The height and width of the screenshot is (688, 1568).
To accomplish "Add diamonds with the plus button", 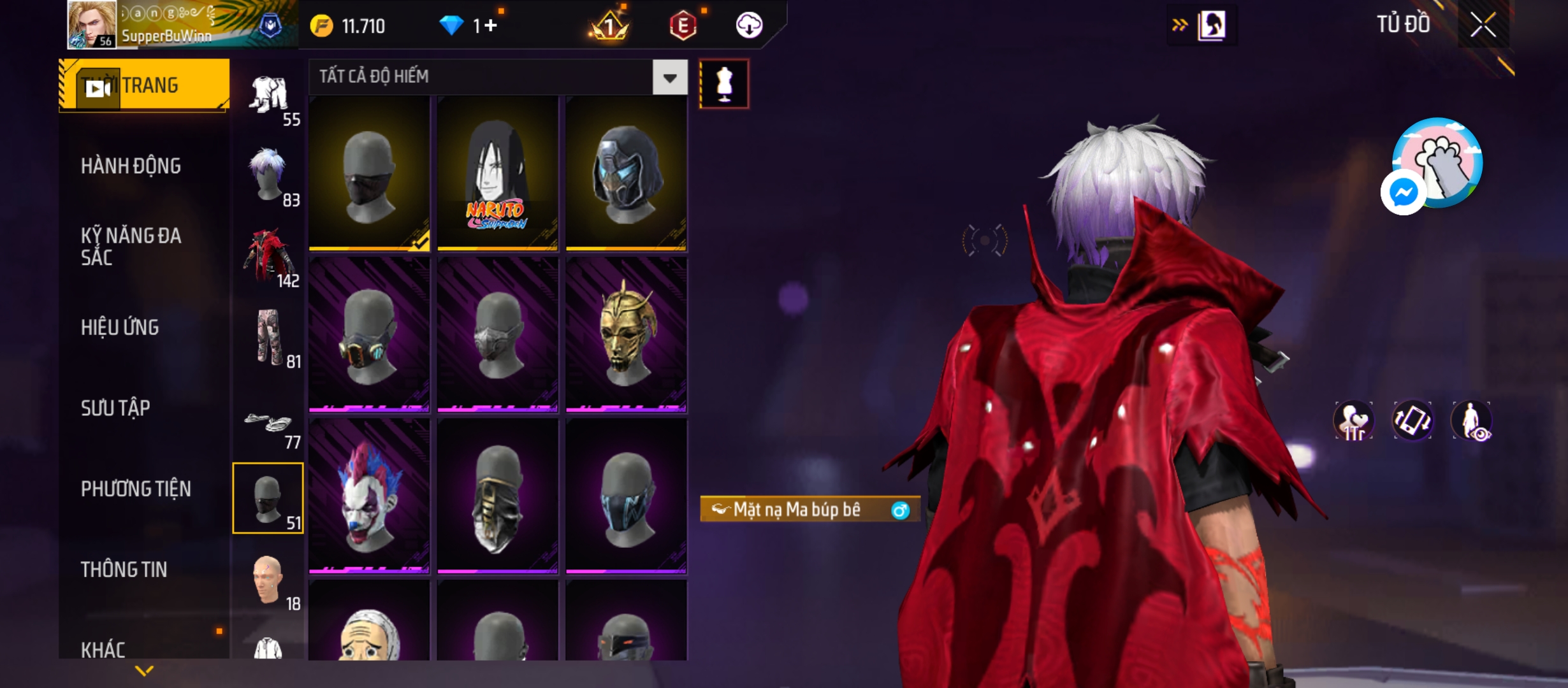I will (x=490, y=25).
